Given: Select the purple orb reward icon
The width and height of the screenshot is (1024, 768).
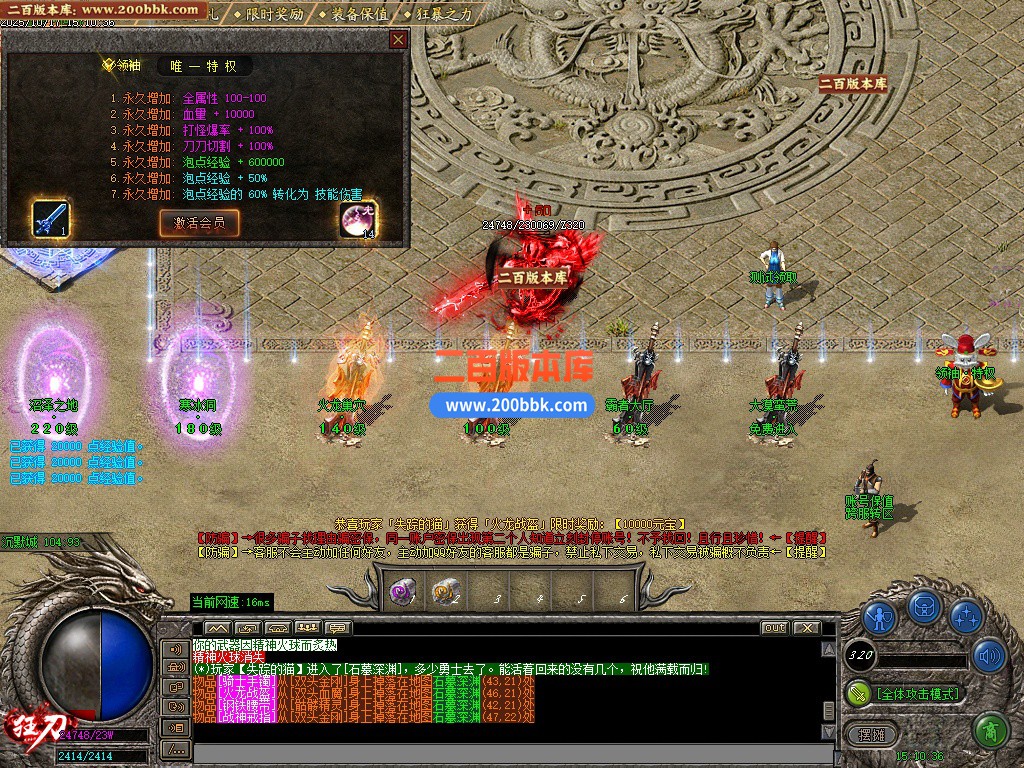Looking at the screenshot, I should (357, 220).
